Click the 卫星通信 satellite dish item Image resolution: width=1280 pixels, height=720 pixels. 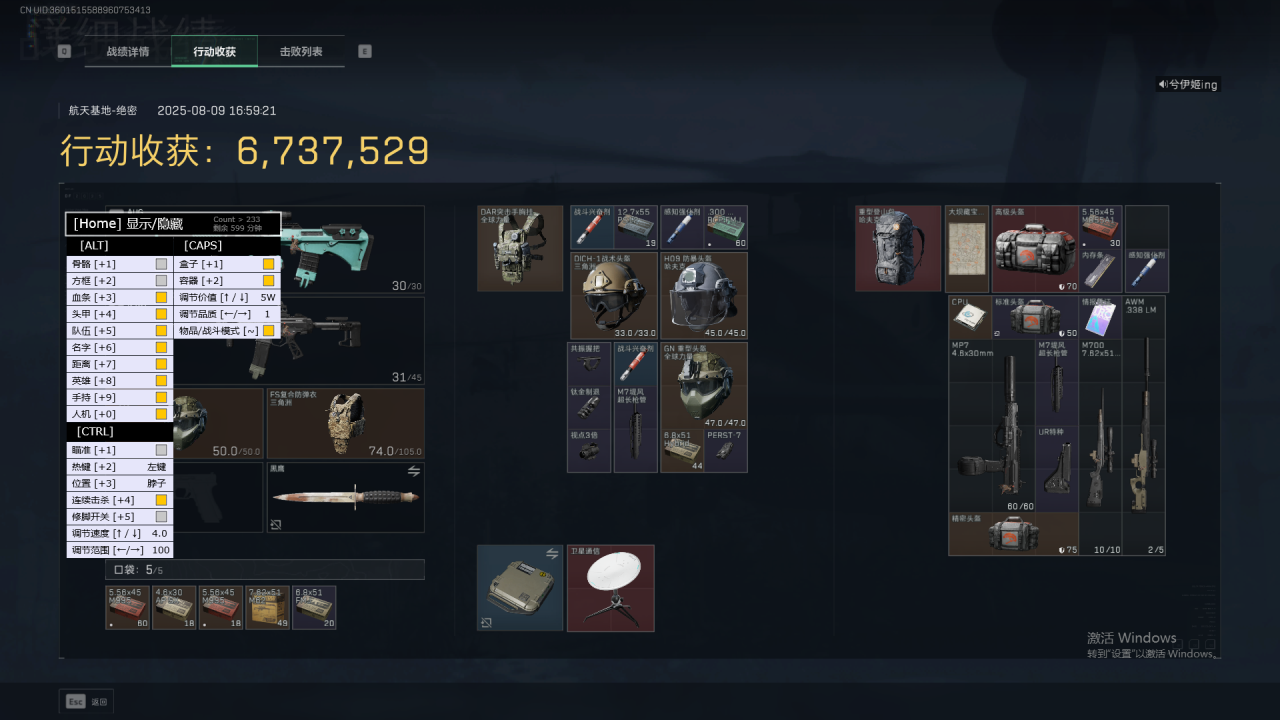coord(611,588)
